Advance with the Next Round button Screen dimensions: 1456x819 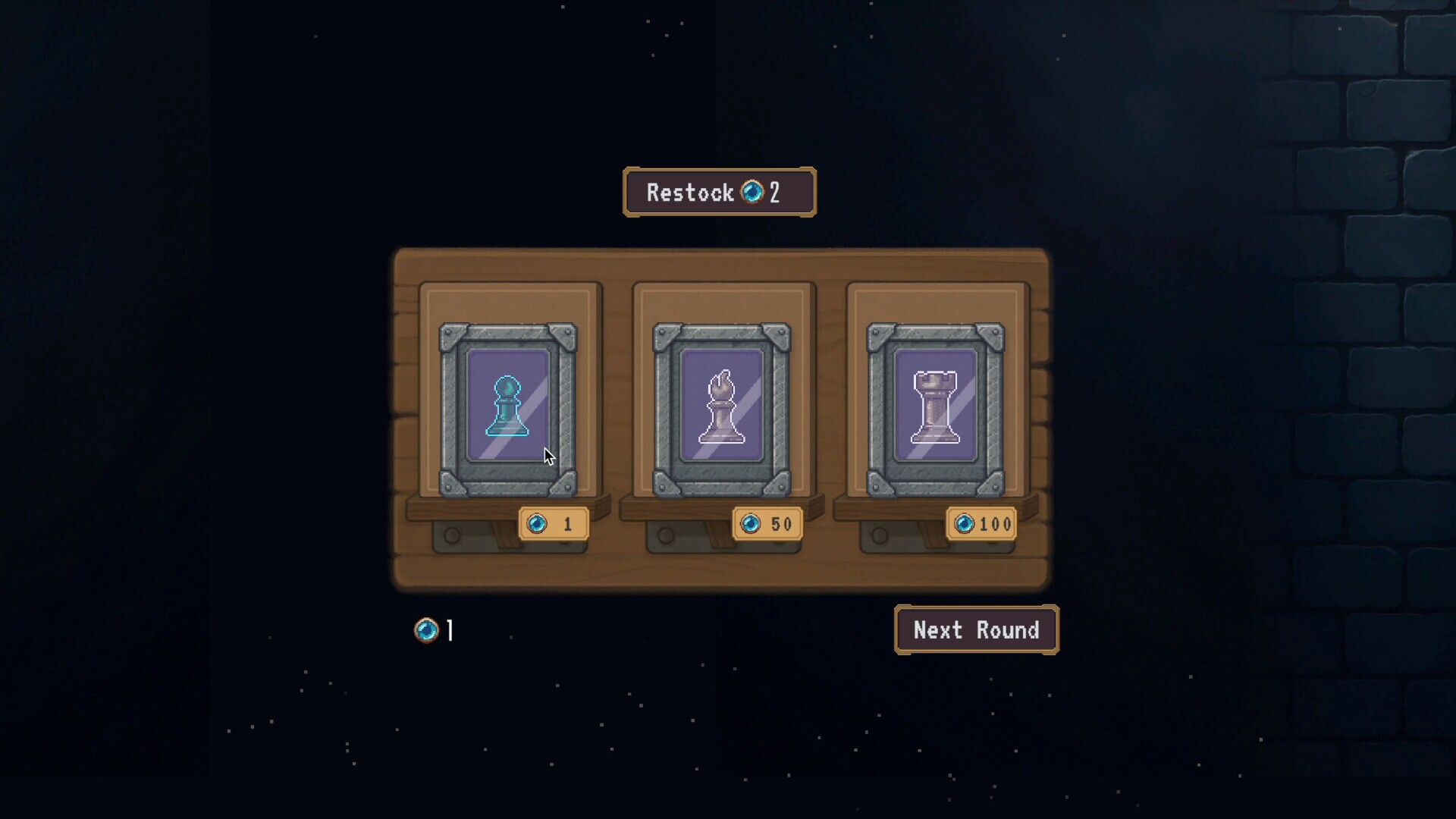(976, 629)
